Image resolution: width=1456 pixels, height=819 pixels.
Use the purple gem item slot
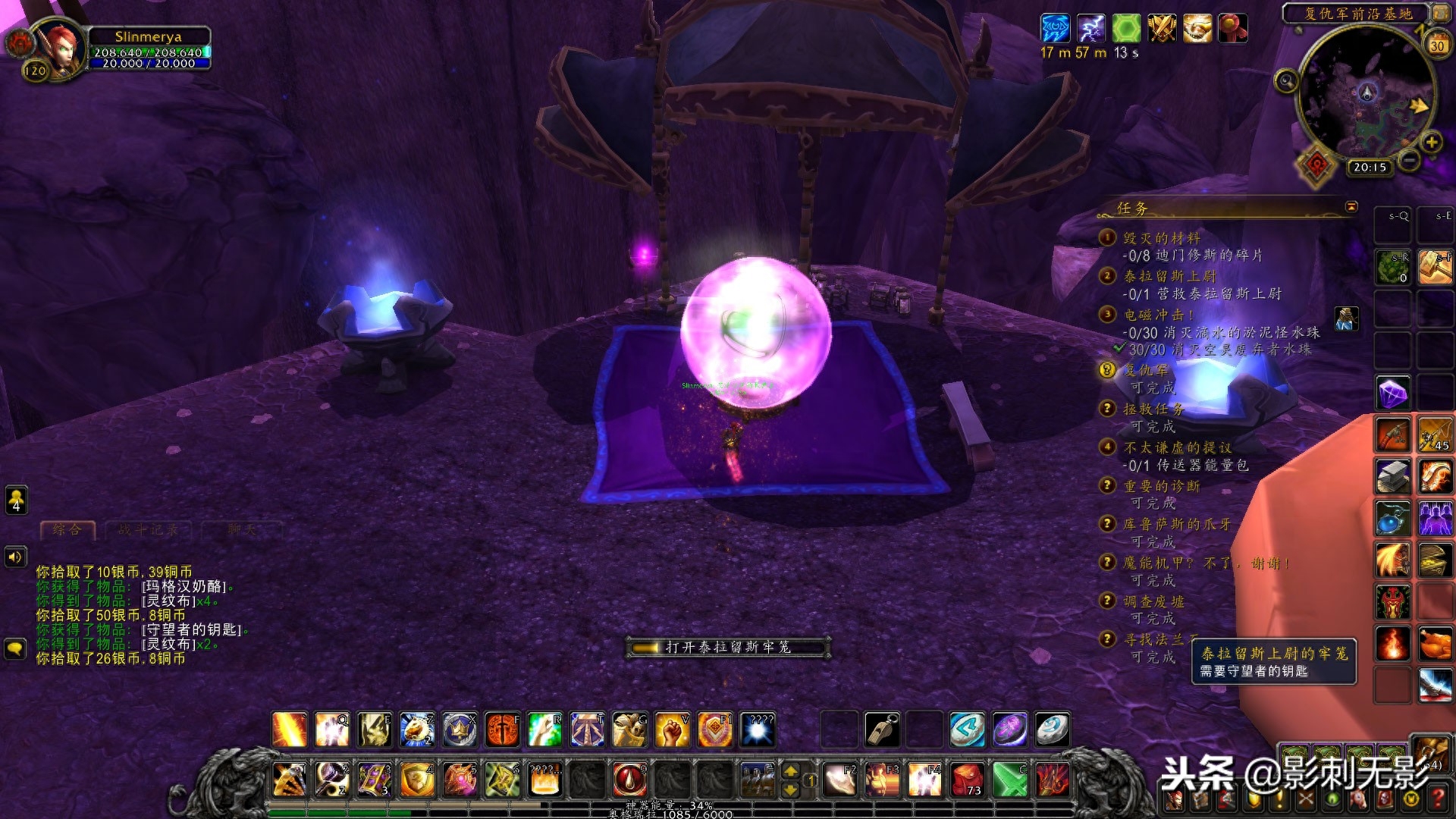[1392, 393]
